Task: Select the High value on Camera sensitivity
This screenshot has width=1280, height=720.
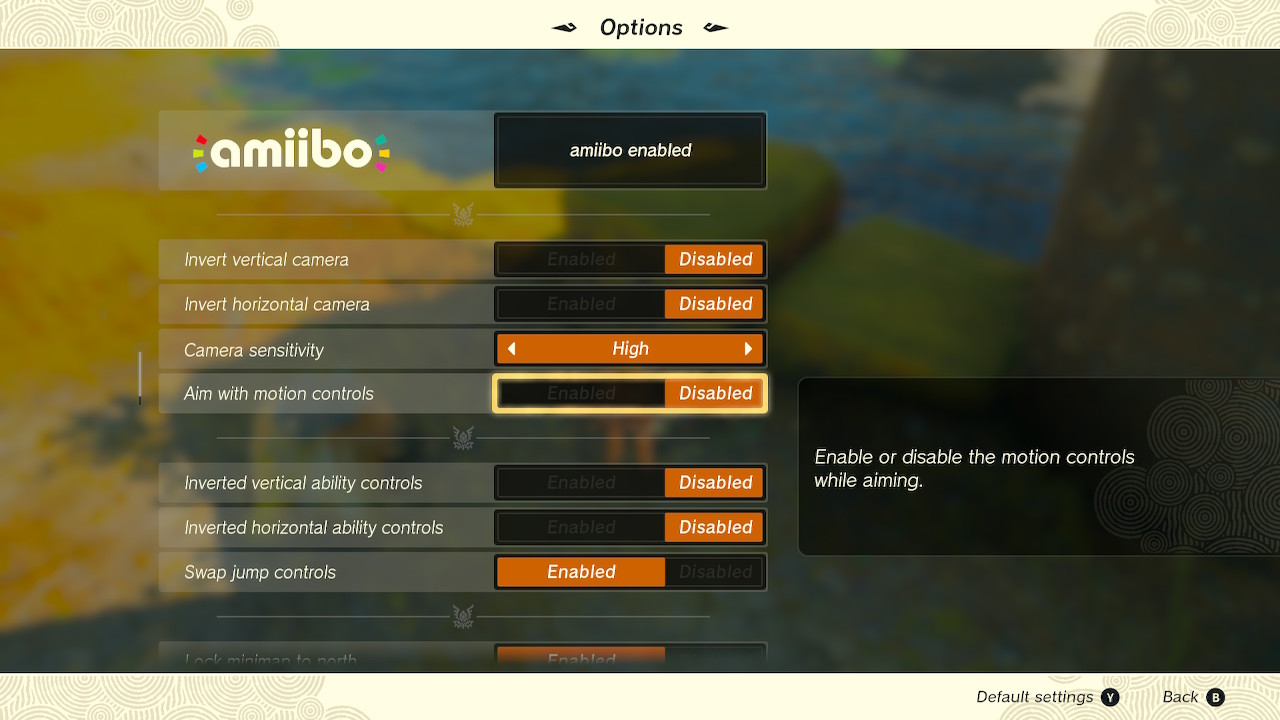Action: point(629,348)
